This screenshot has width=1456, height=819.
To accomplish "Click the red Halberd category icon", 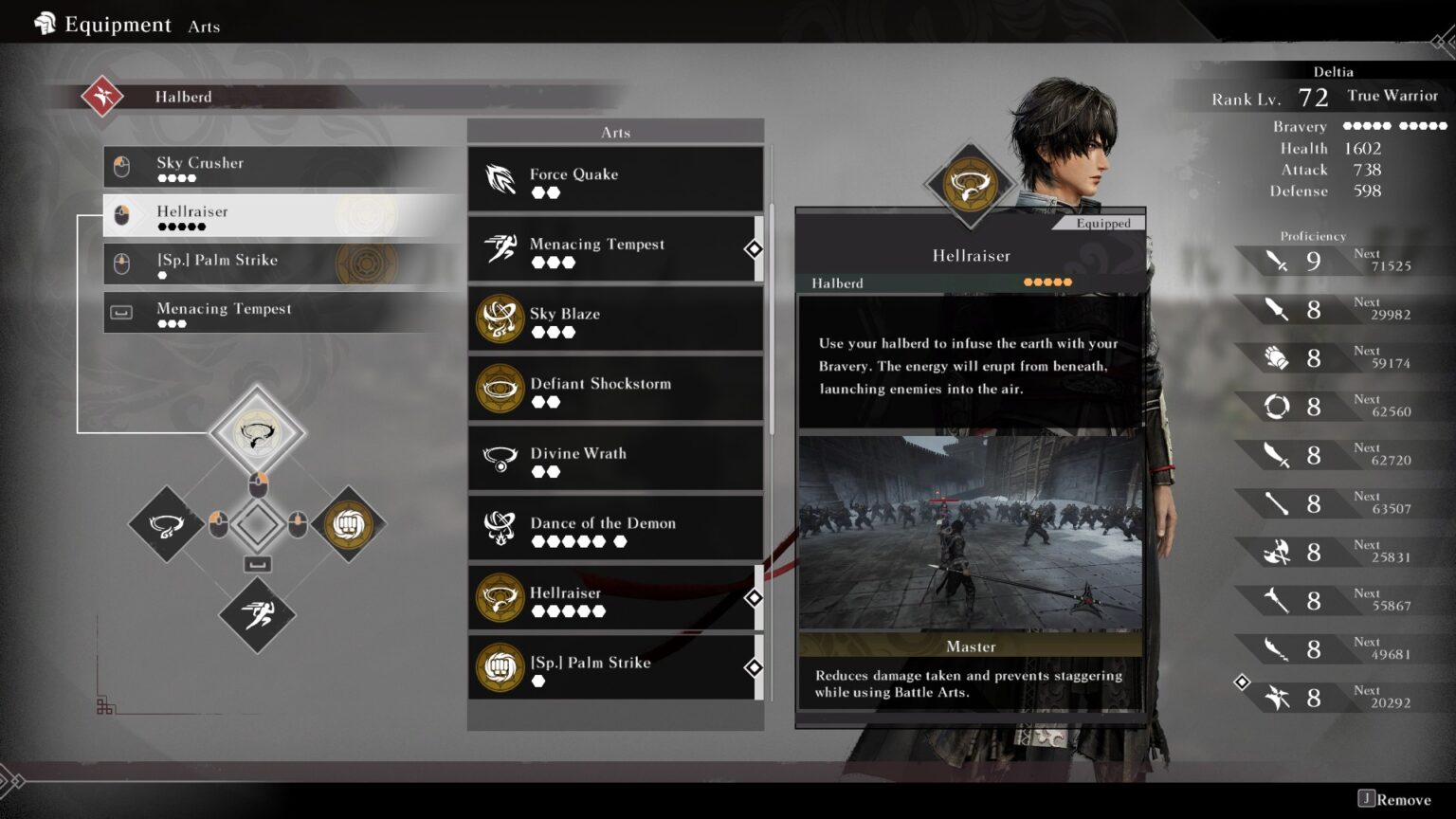I will pos(101,96).
